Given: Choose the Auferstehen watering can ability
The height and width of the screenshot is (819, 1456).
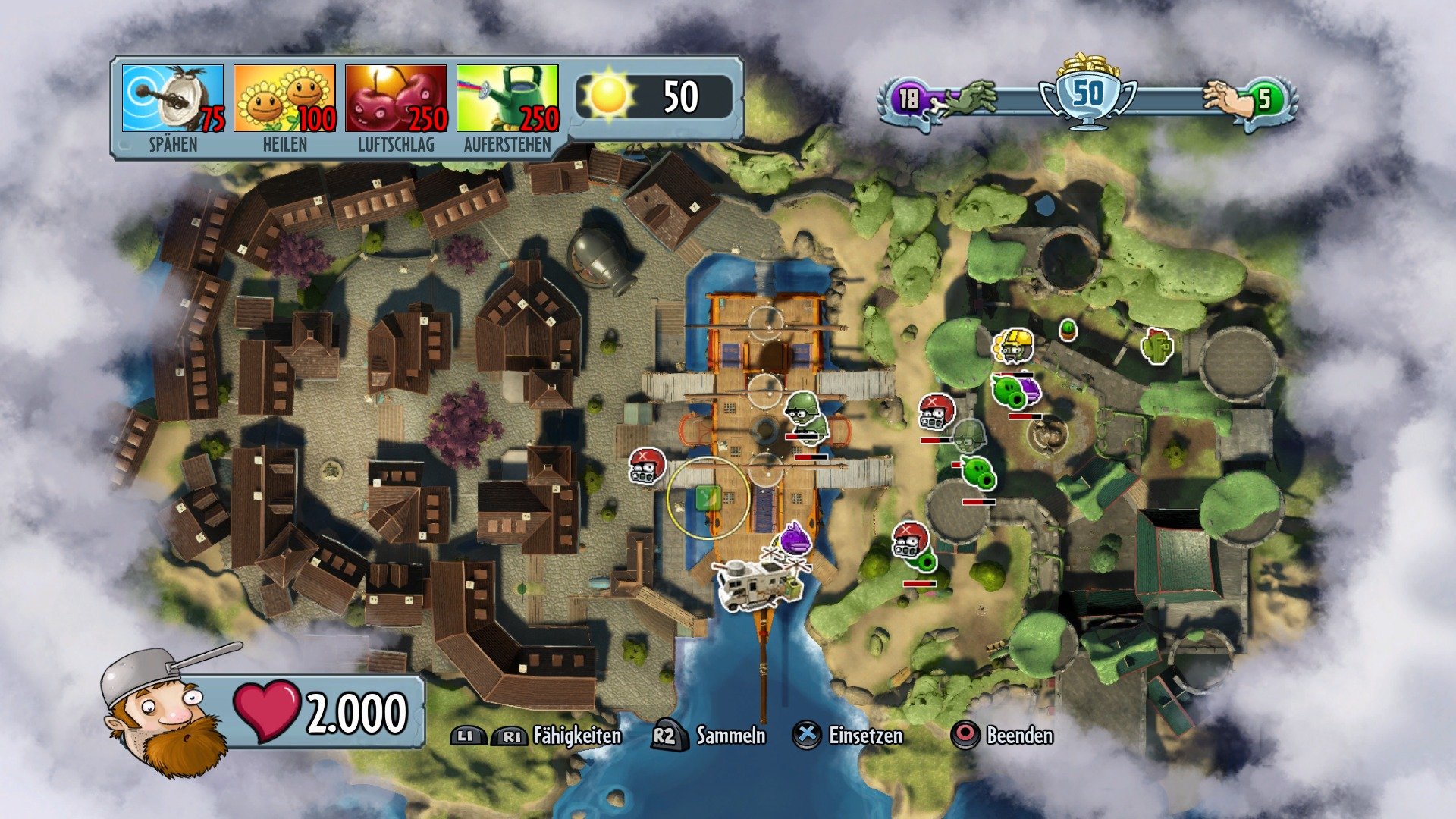Looking at the screenshot, I should [x=506, y=99].
